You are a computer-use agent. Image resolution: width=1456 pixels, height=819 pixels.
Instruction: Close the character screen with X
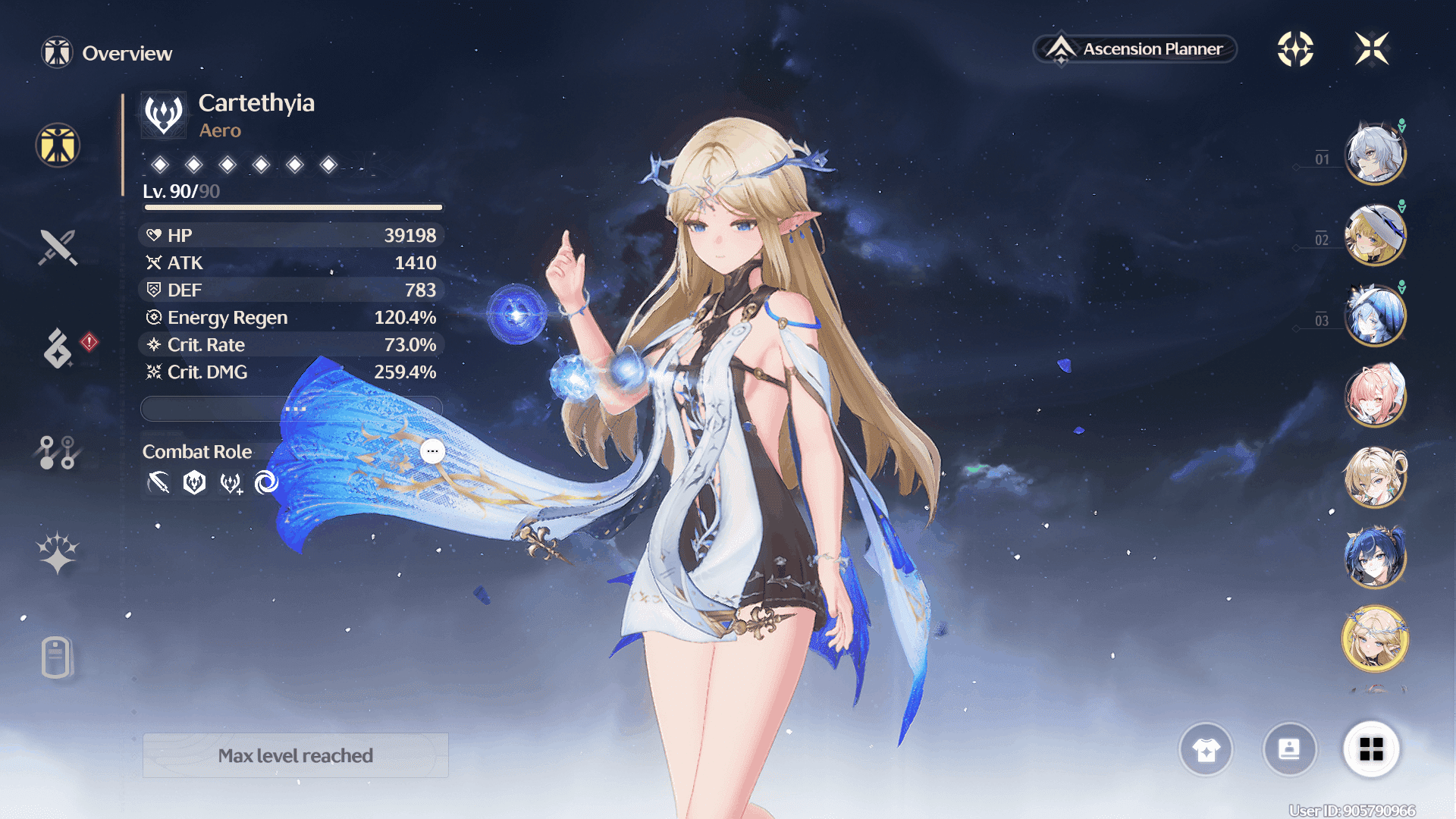pos(1372,49)
